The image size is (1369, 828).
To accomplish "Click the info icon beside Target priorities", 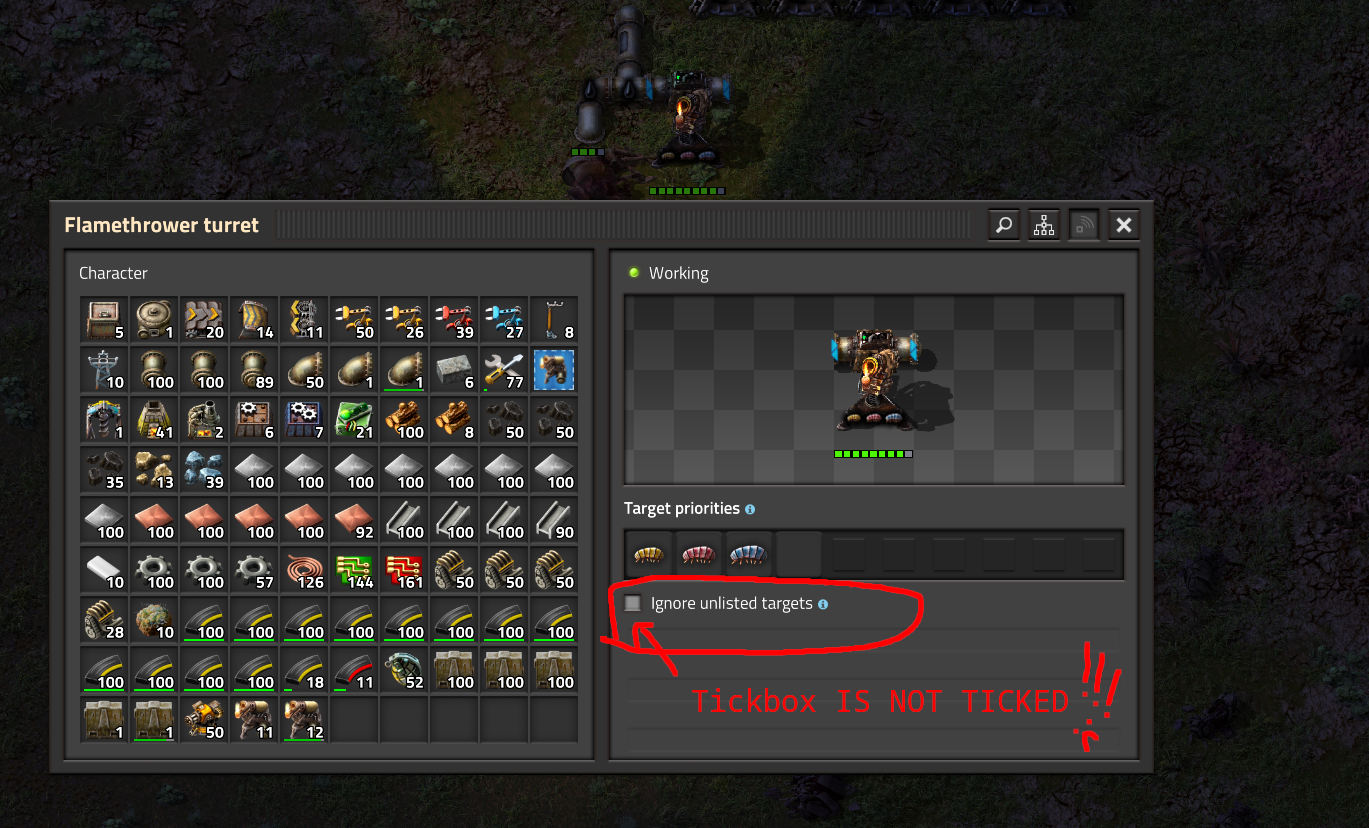I will [749, 508].
